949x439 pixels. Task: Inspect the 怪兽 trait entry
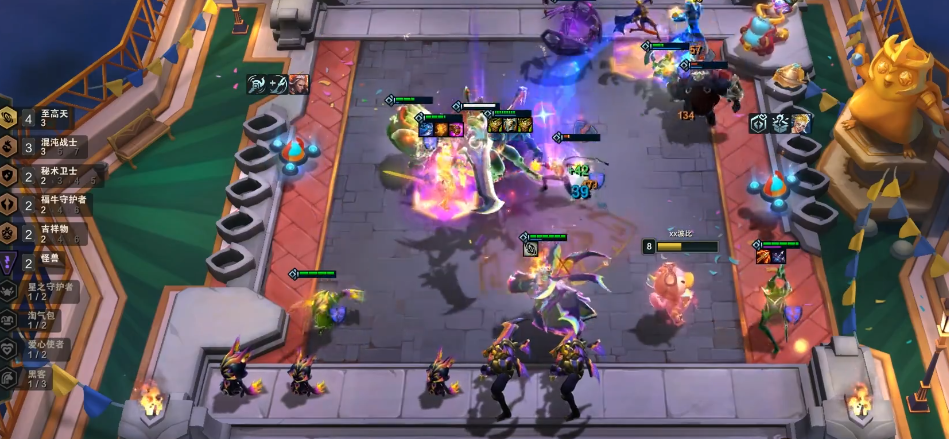[40, 262]
